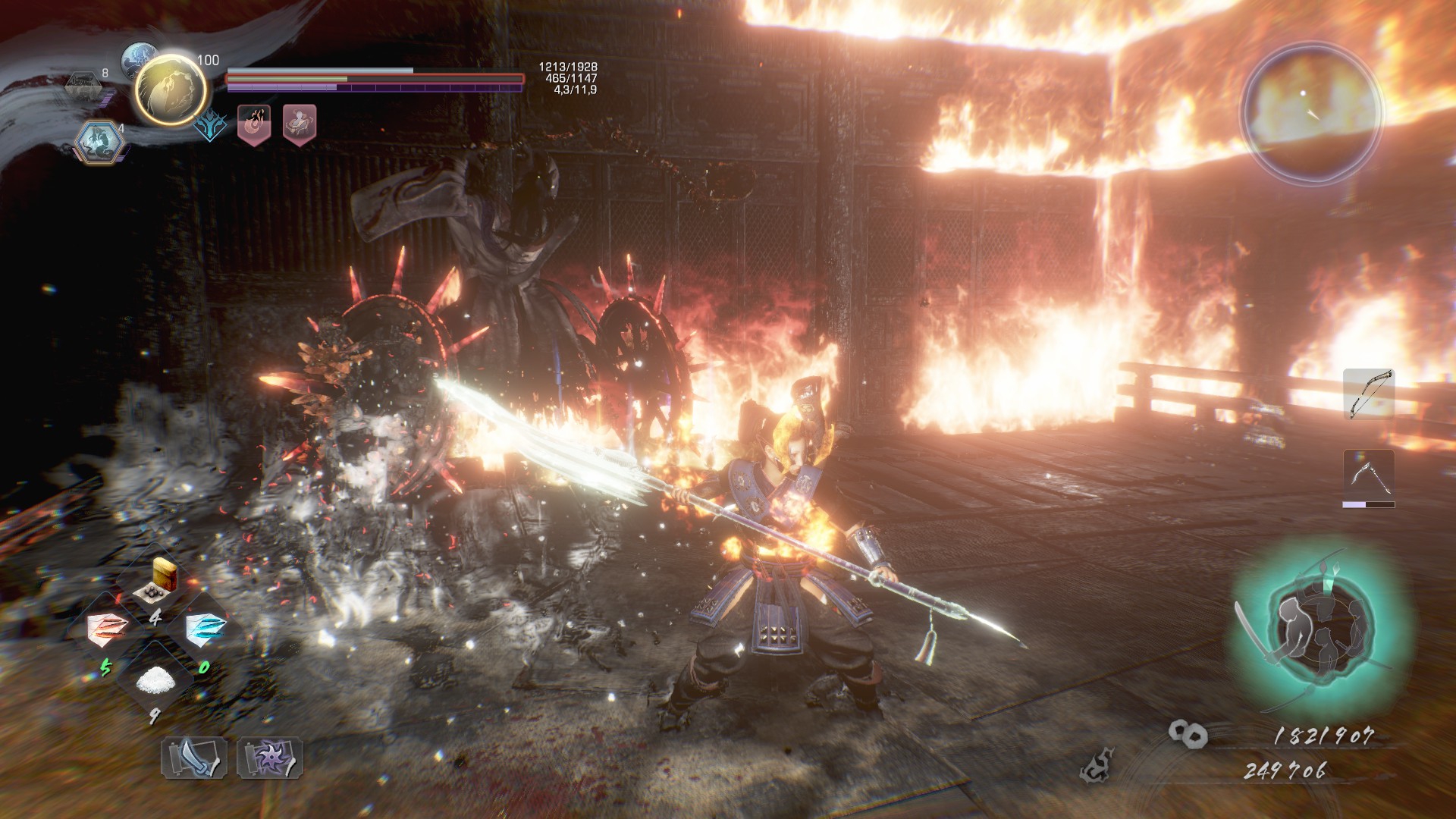Select the bow ranged weapon slot
The width and height of the screenshot is (1456, 819).
[x=1369, y=394]
